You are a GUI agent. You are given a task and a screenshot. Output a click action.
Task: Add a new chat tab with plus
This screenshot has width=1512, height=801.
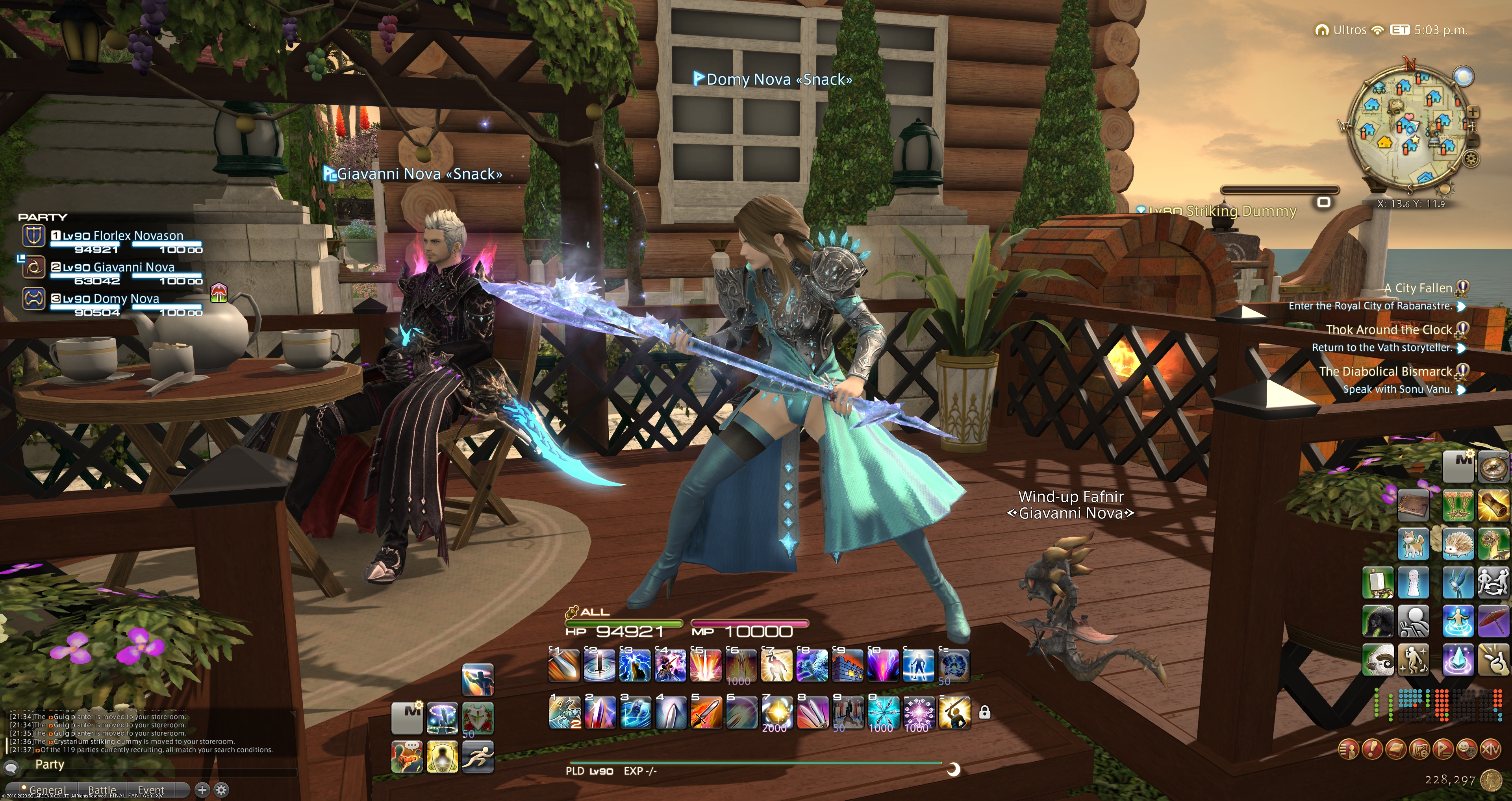[x=202, y=790]
